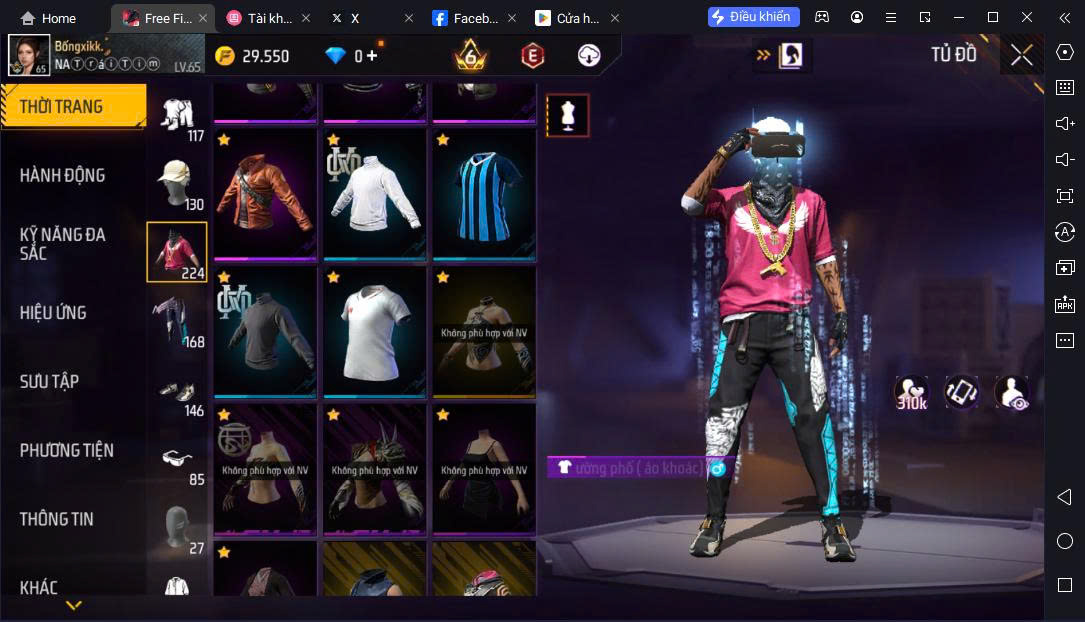Select the KỸ NĂNG ĐA SẮC tab

[62, 244]
